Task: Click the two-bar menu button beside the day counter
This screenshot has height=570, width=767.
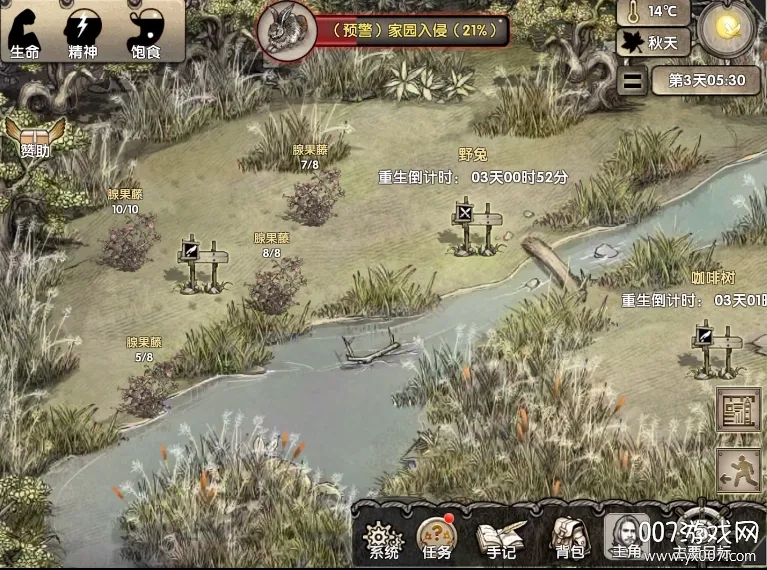Action: click(631, 81)
